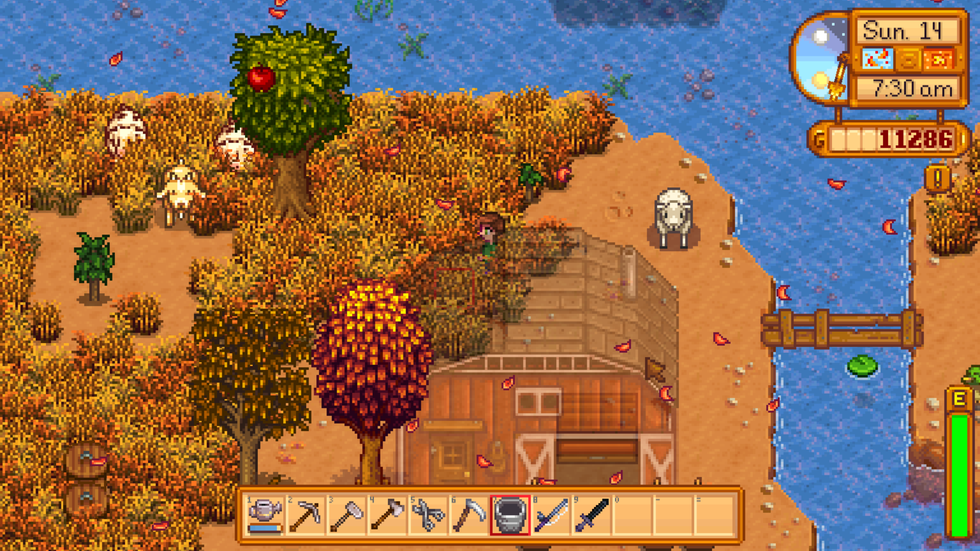This screenshot has height=551, width=980.
Task: Open the quest journal exclamation icon
Action: coord(937,179)
